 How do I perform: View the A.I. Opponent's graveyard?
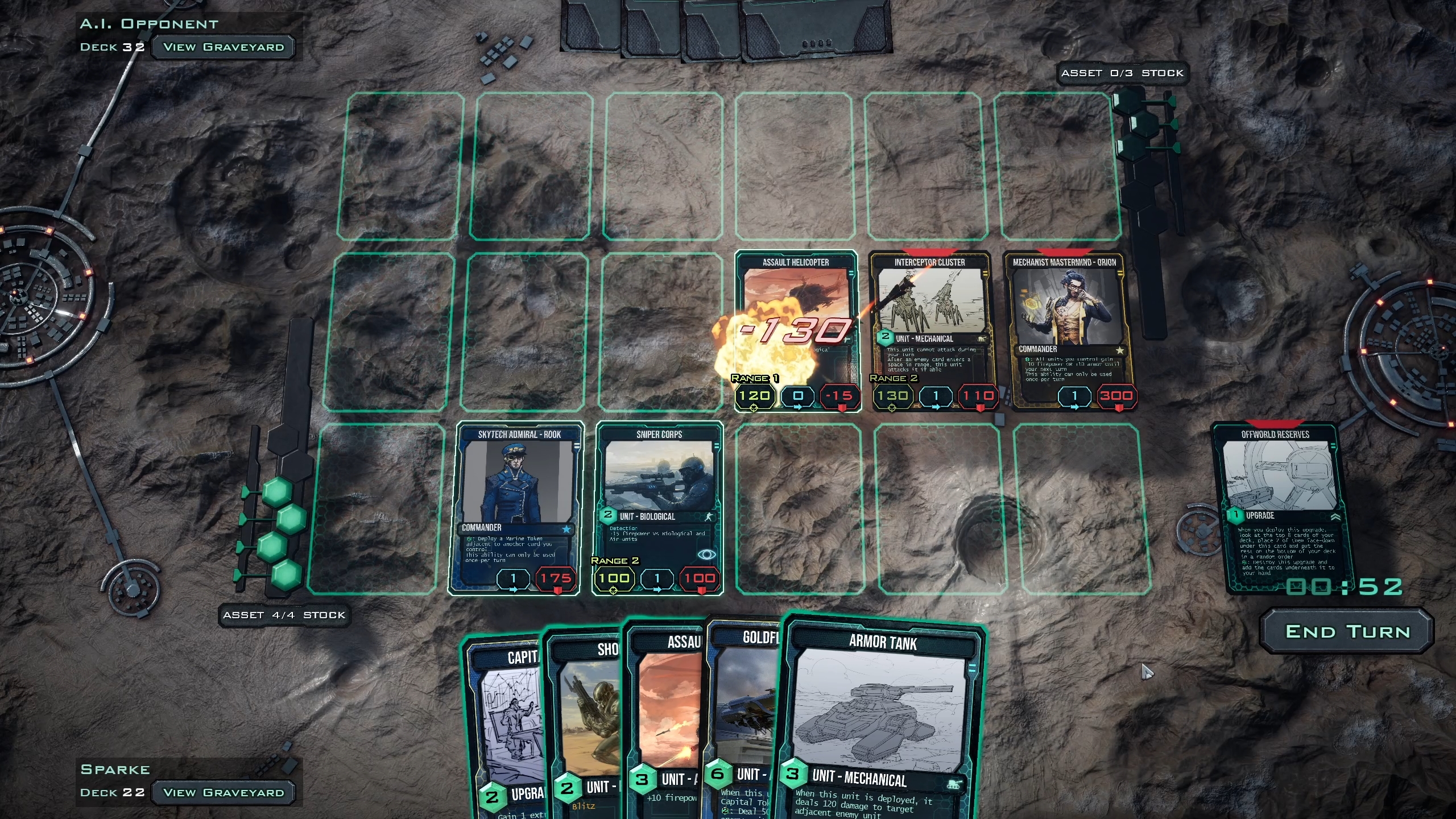point(223,47)
